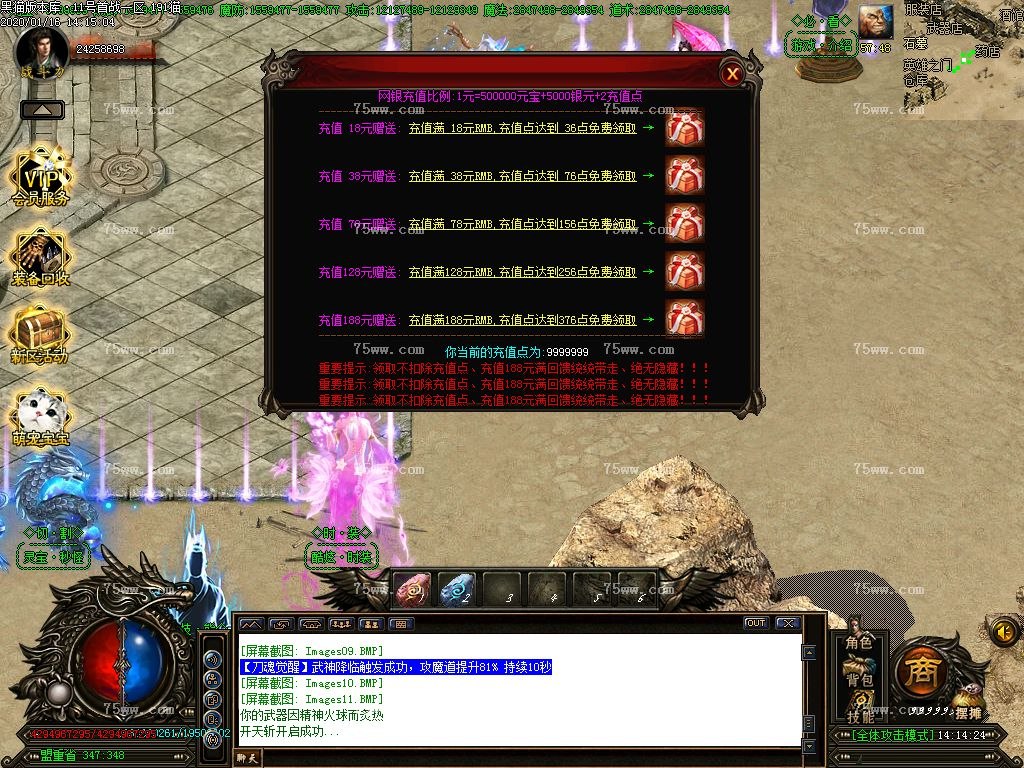Use the red stone in hotbar slot 1
The width and height of the screenshot is (1024, 768).
tap(412, 589)
